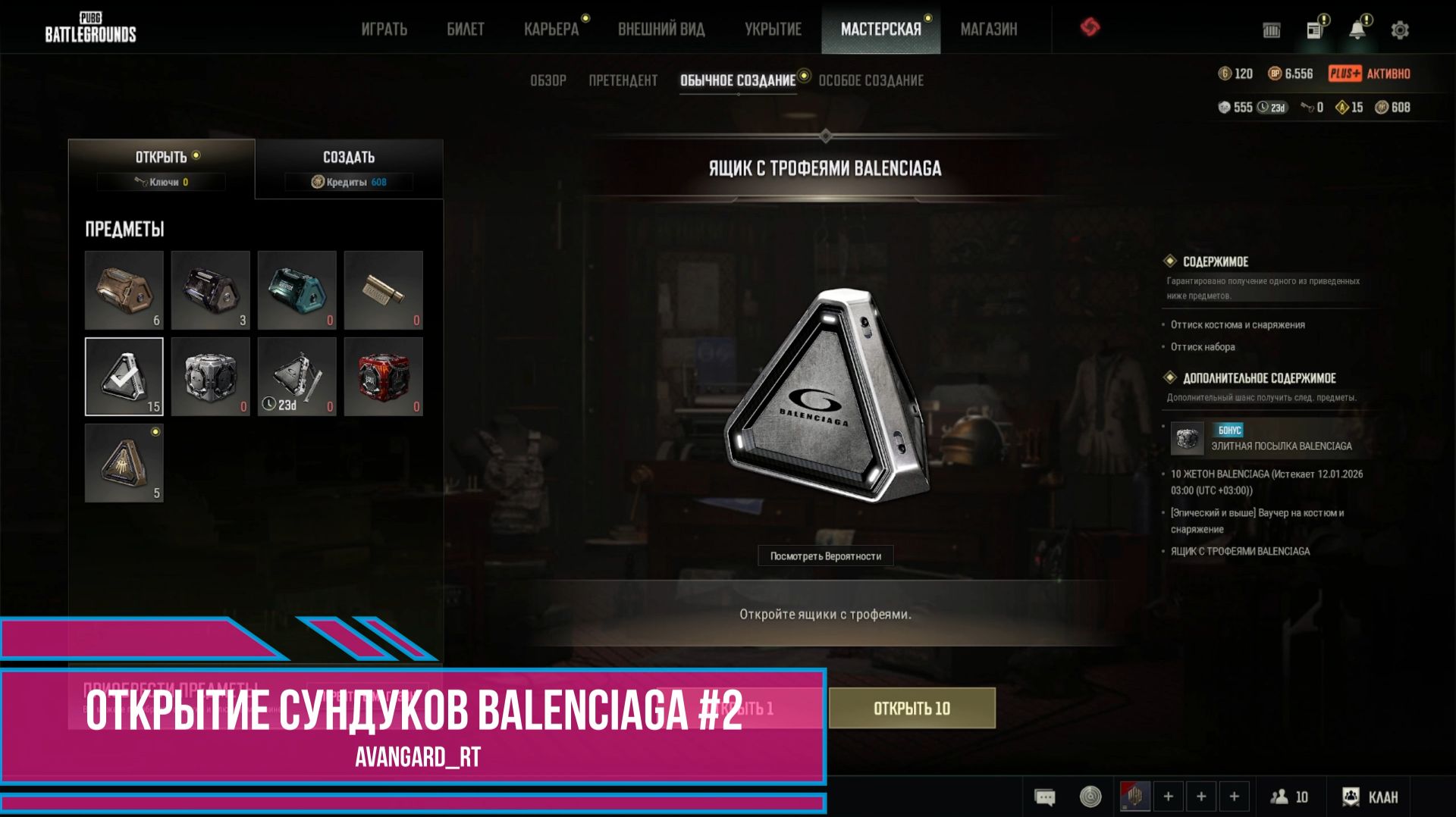Open the chat messages icon in bottom bar
This screenshot has width=1456, height=817.
click(1044, 797)
